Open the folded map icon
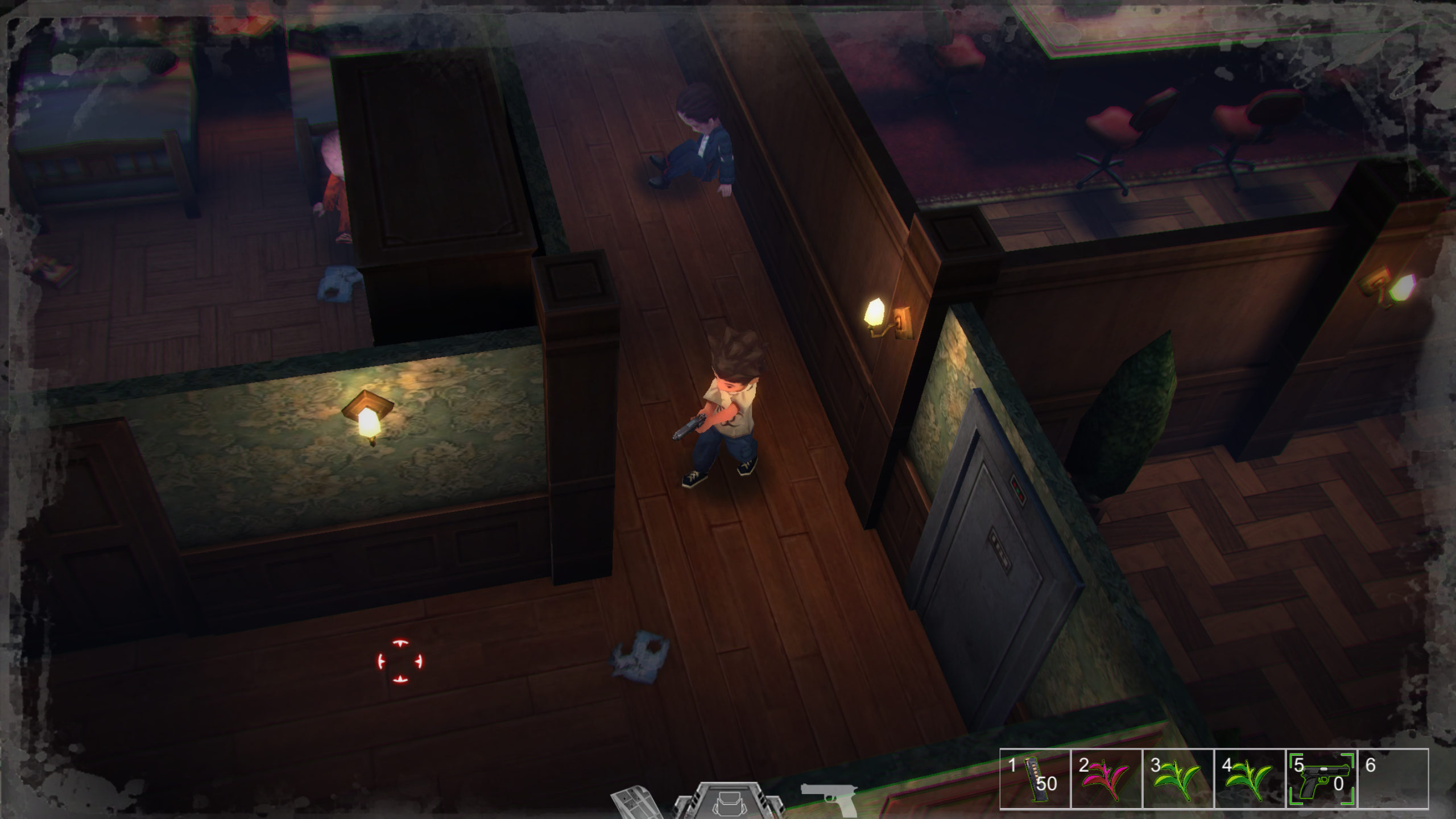Viewport: 1456px width, 819px height. point(634,803)
